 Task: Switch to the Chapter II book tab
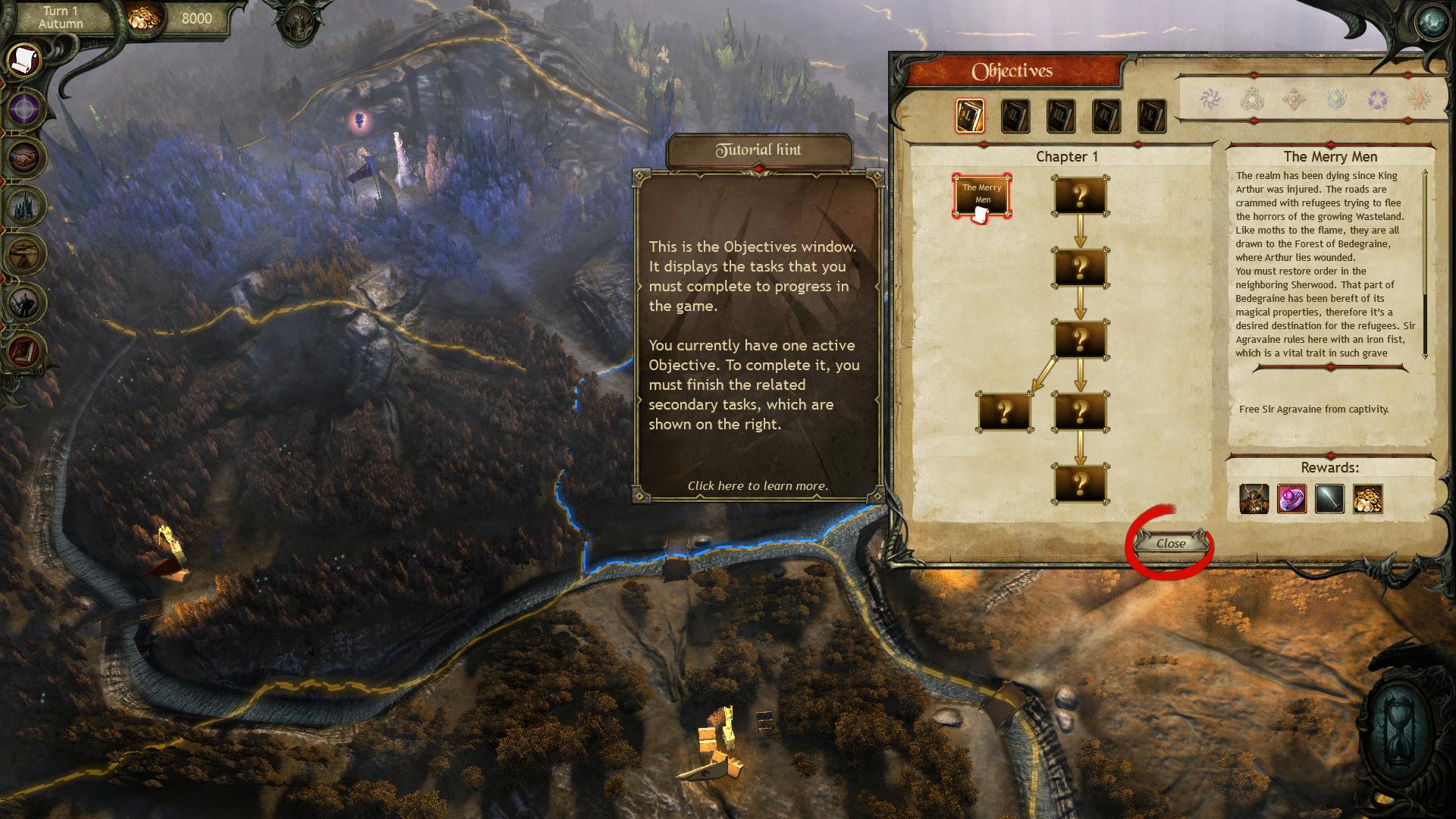coord(1015,117)
